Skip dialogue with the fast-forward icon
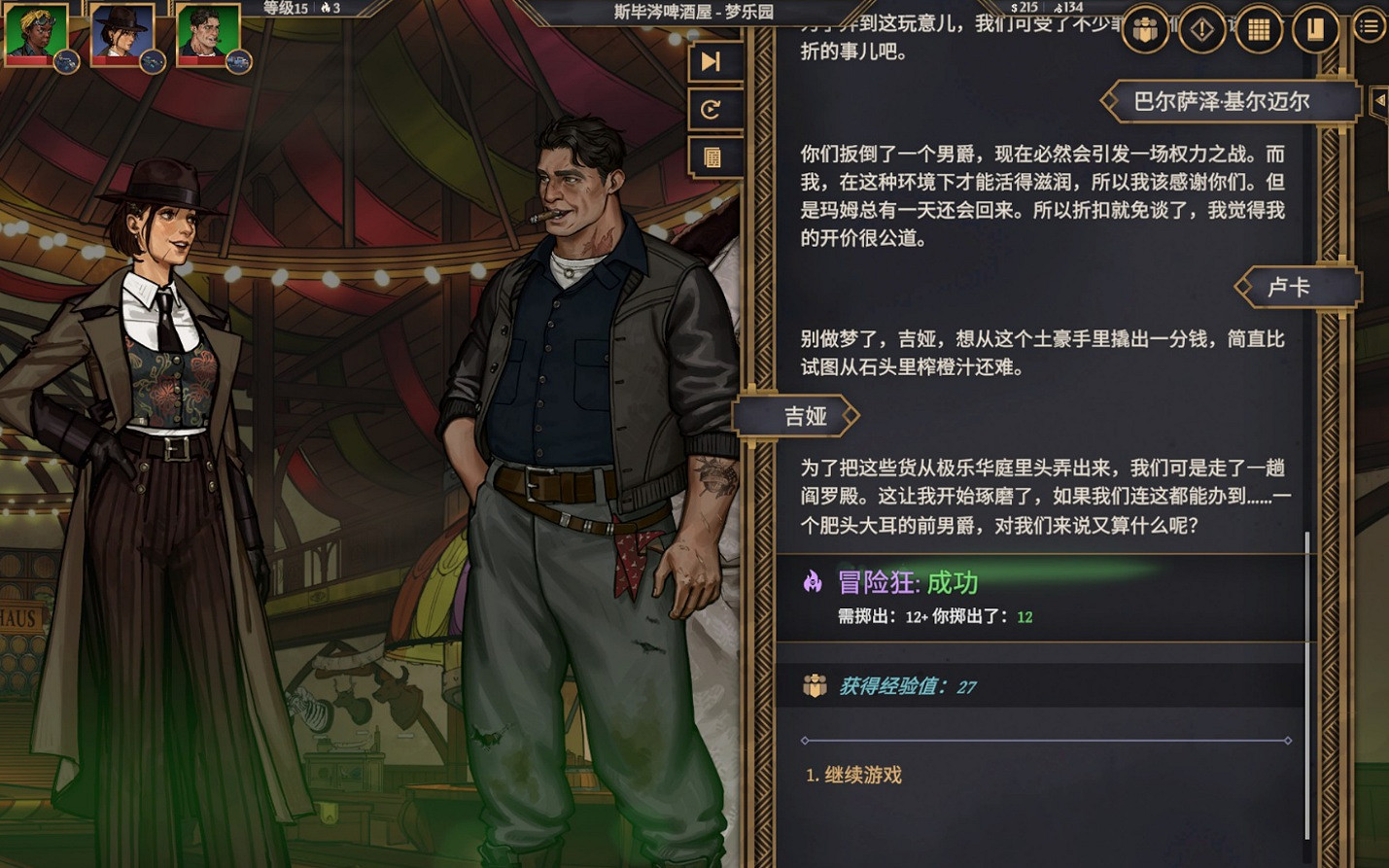 [x=714, y=61]
